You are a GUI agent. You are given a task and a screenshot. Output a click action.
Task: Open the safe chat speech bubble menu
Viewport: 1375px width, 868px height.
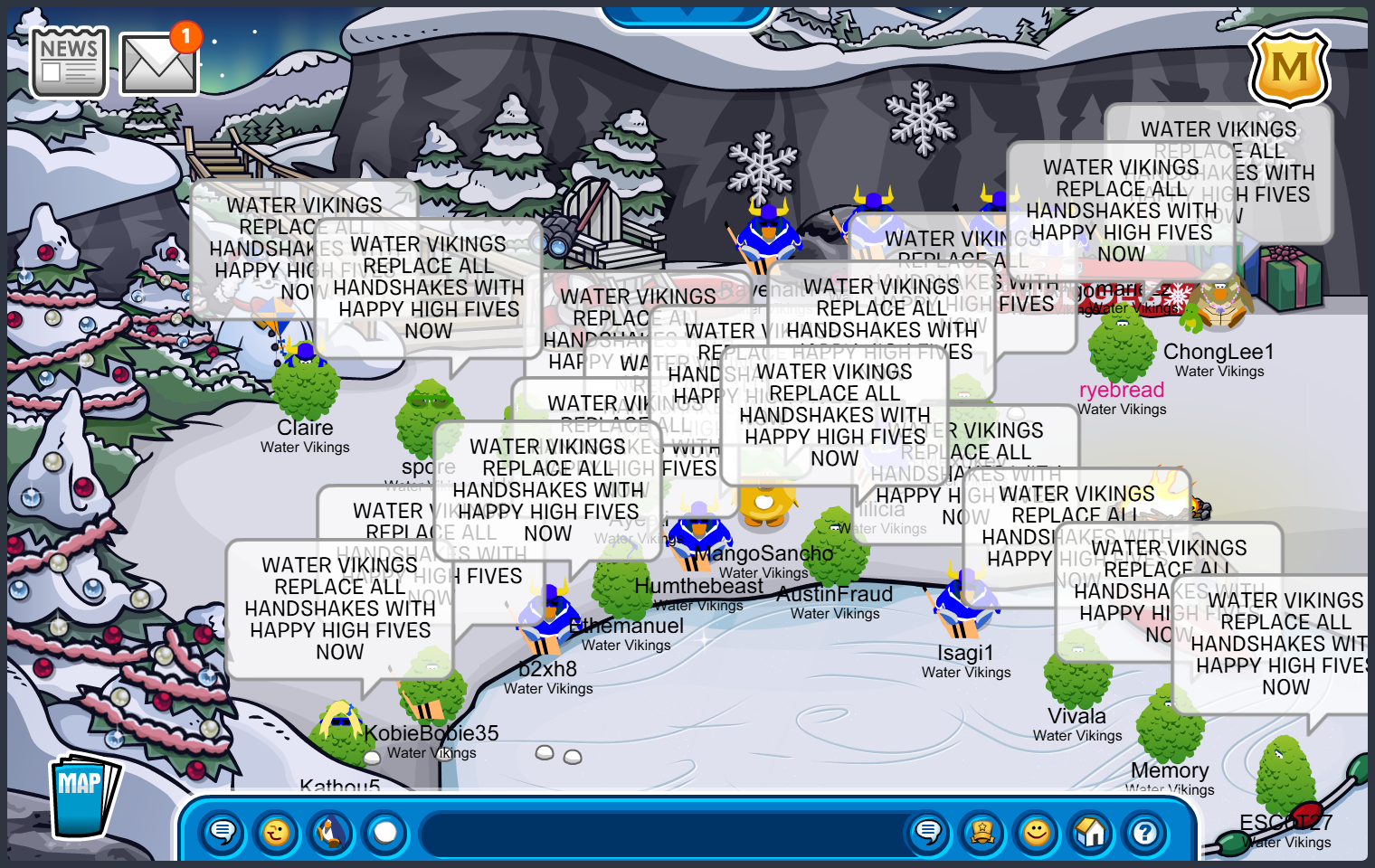[x=223, y=831]
